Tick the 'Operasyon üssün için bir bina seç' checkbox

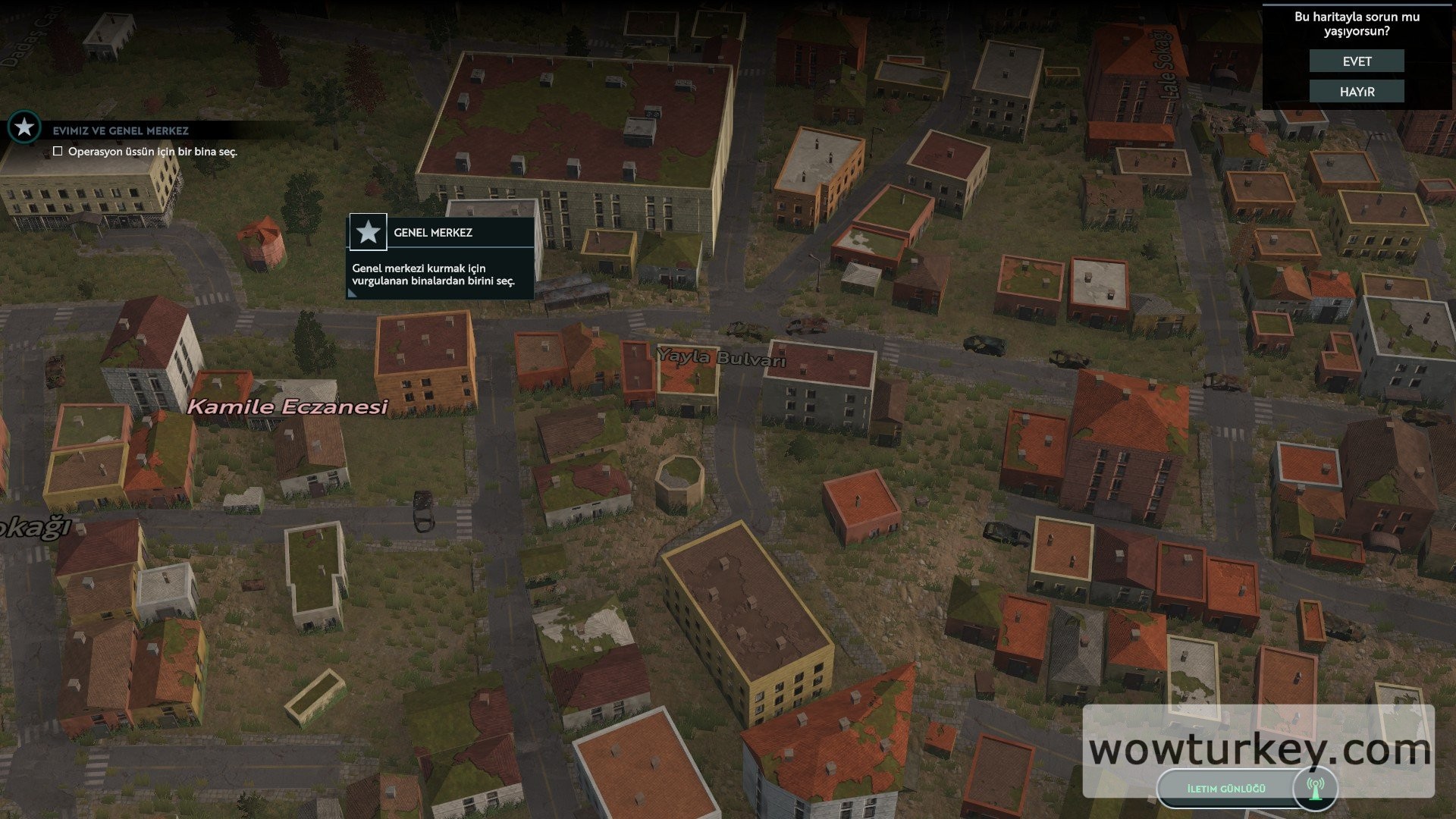[58, 152]
